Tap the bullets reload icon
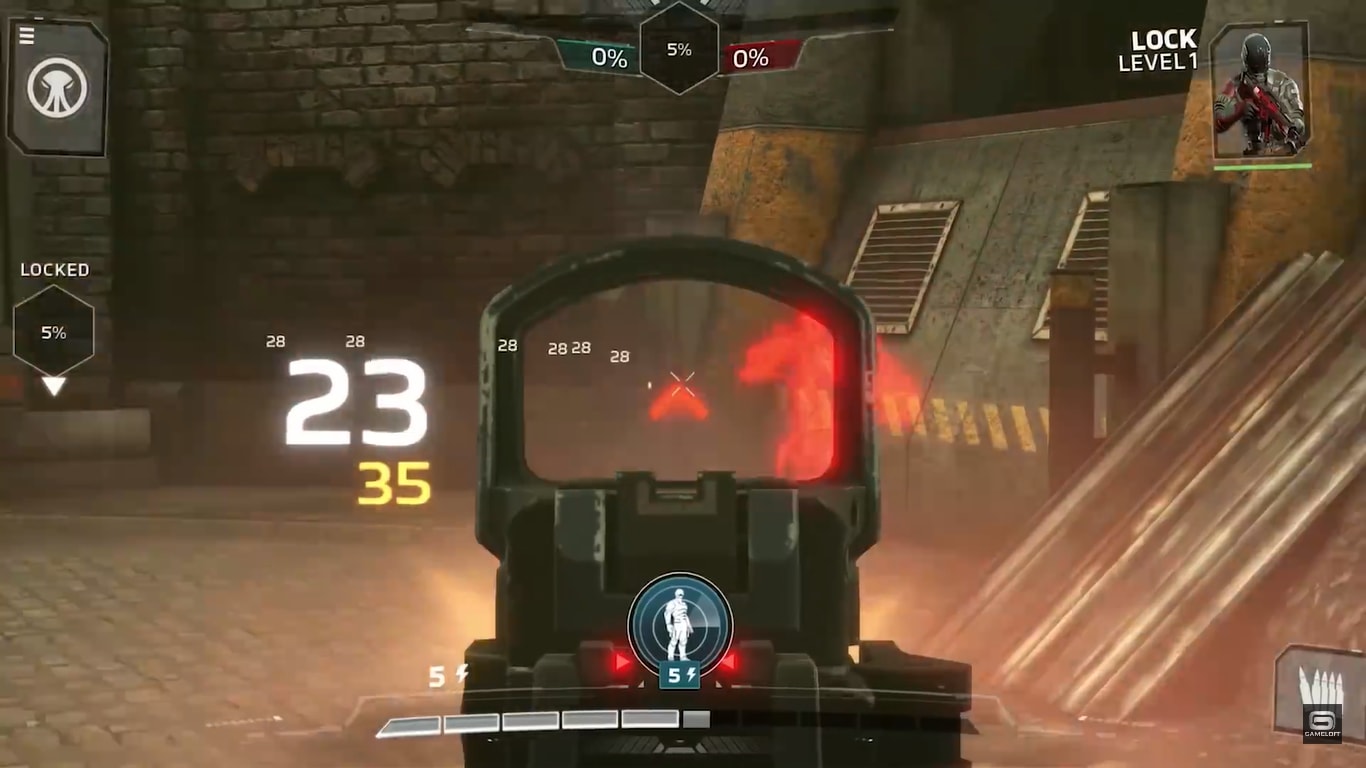 [x=1314, y=690]
